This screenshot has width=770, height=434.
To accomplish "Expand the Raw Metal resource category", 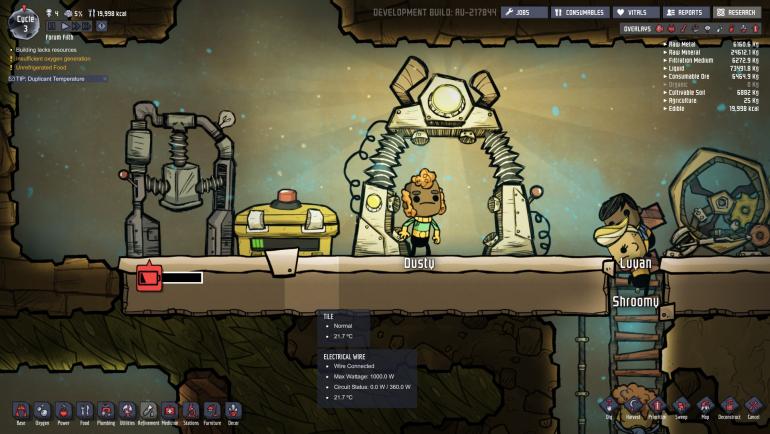I will 686,44.
